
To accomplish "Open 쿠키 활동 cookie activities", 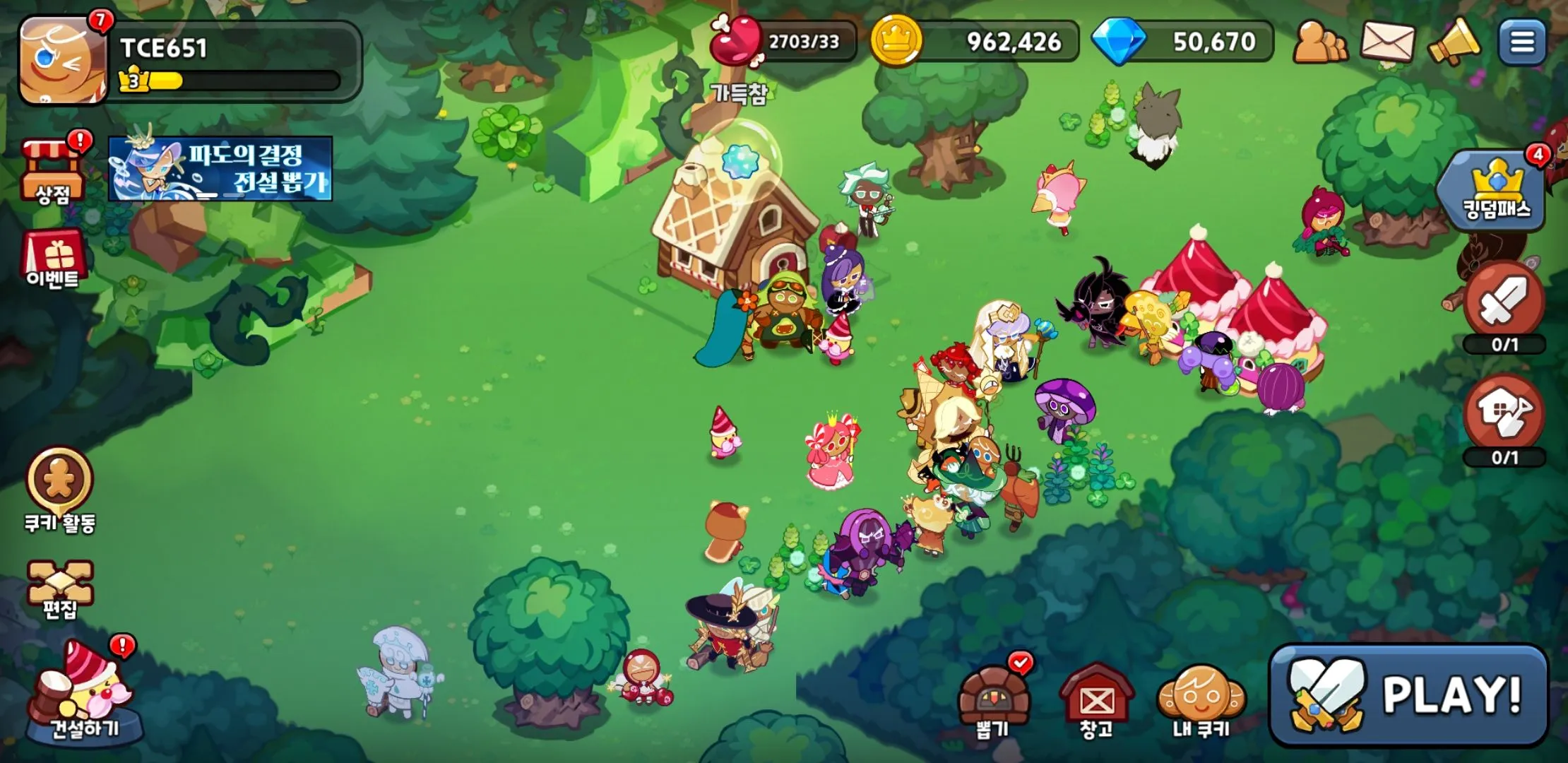I will tap(59, 489).
